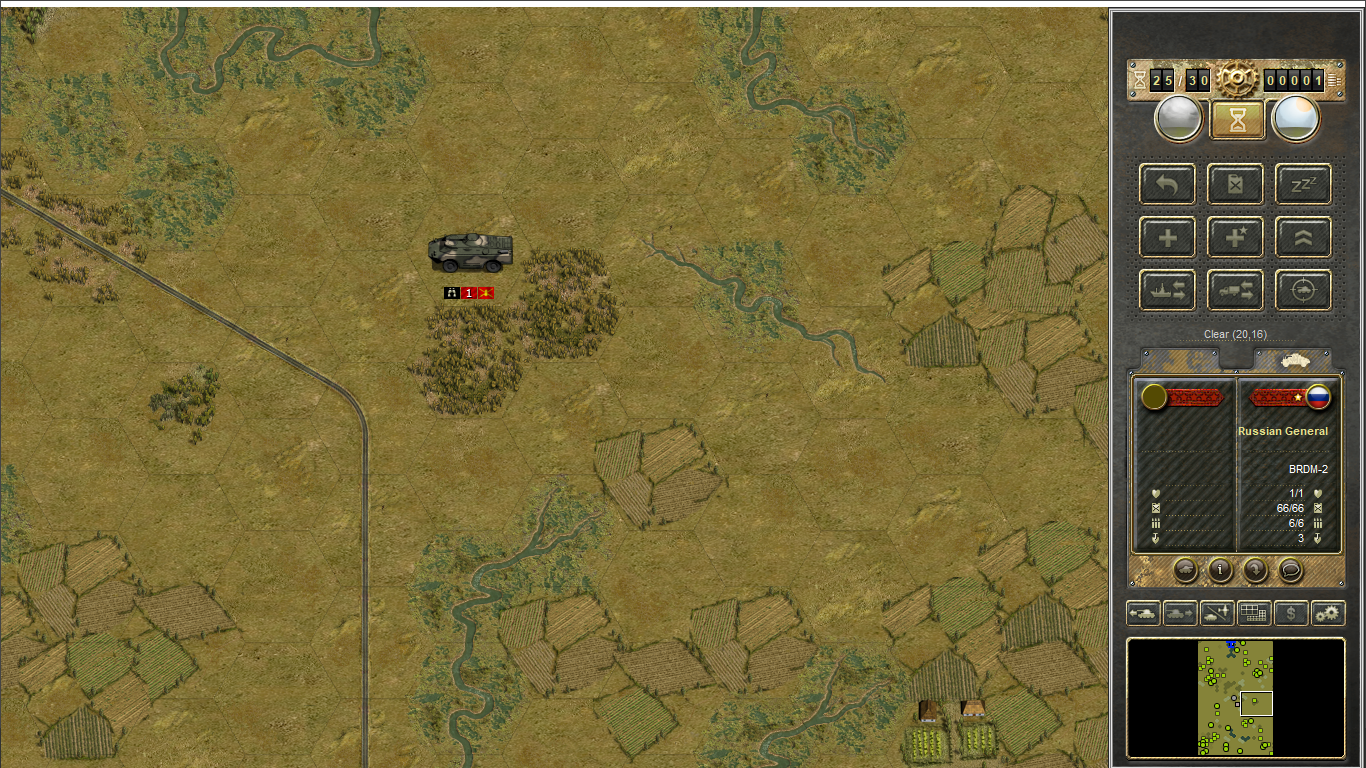Screen dimensions: 1366x768
Task: Click the round tank icon under the unit panel
Action: click(1185, 570)
